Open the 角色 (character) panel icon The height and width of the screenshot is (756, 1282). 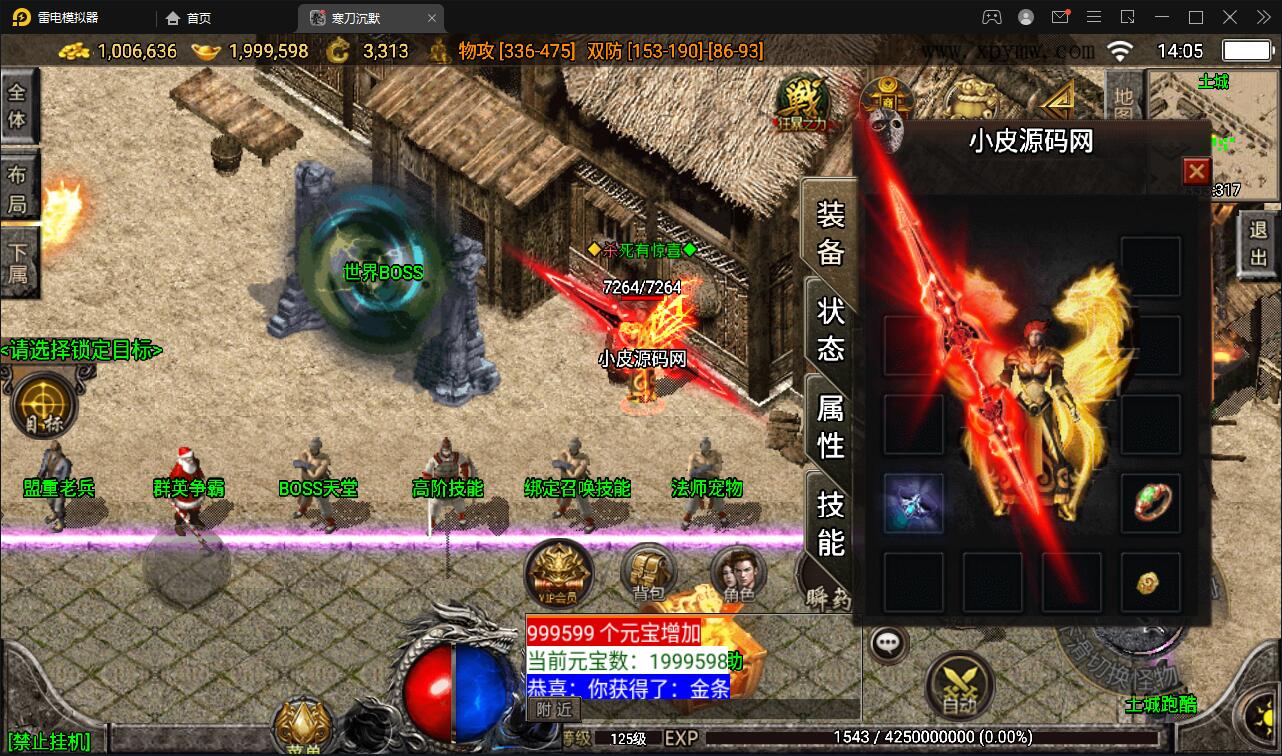740,574
